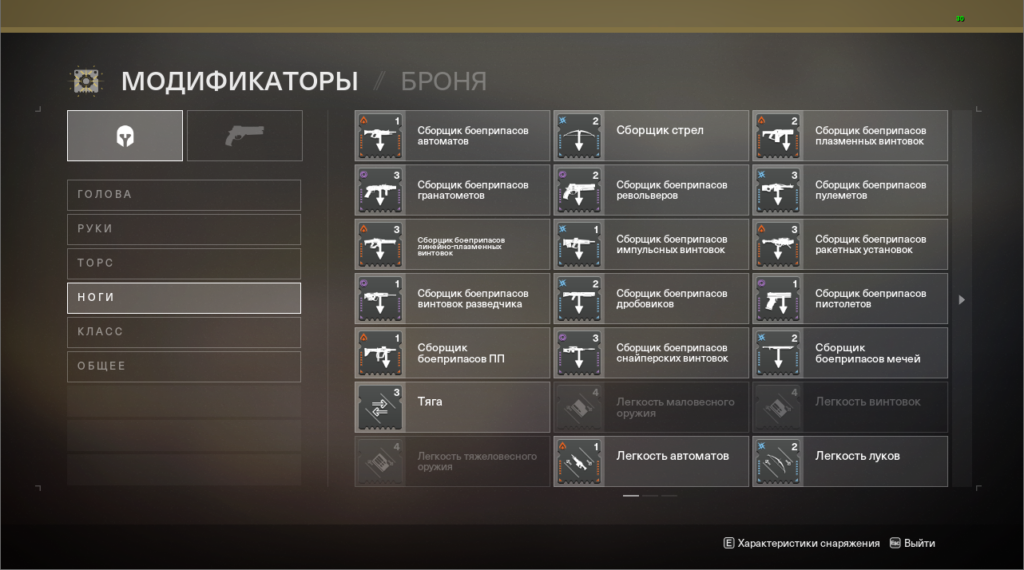1024x570 pixels.
Task: Select Сборщик боеприпасов гранатометов mod
Action: coord(452,190)
